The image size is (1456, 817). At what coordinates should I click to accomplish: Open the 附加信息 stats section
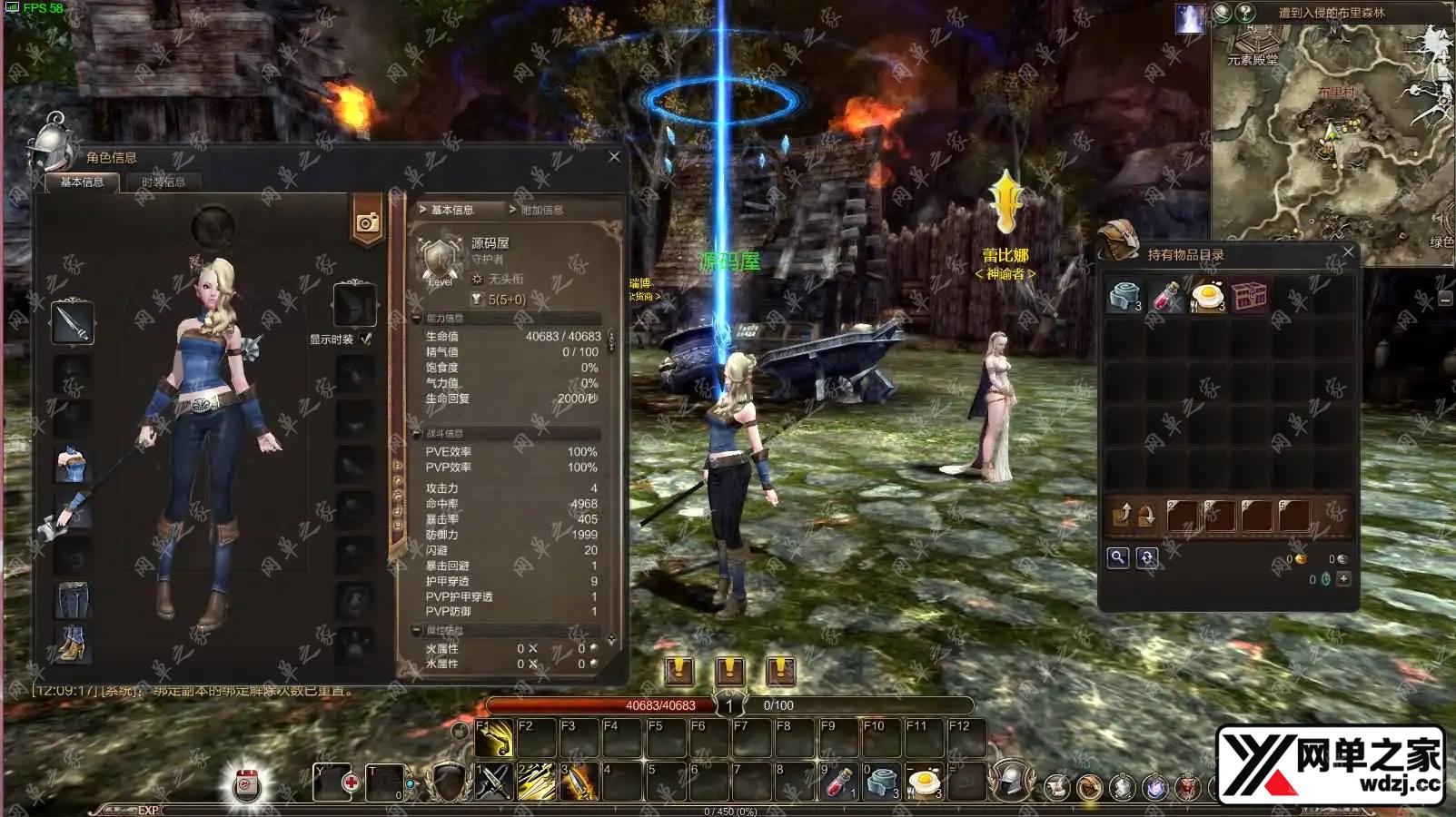coord(541,210)
